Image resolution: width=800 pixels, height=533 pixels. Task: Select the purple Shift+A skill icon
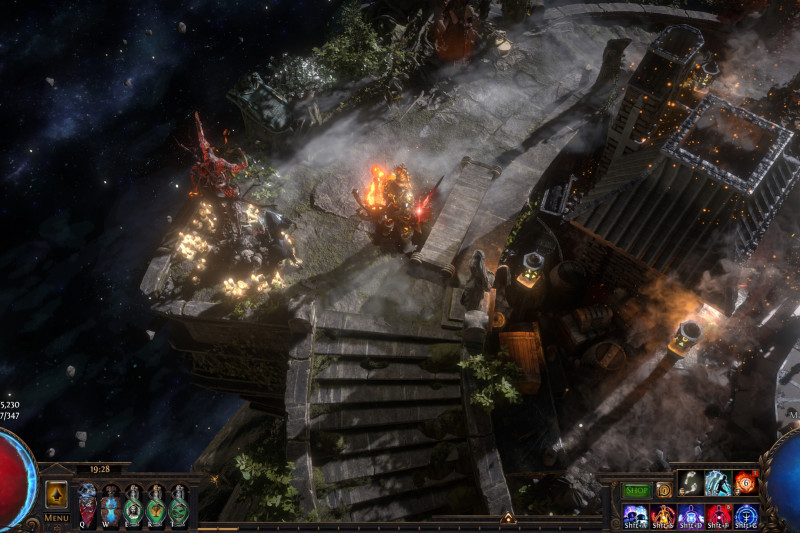635,516
